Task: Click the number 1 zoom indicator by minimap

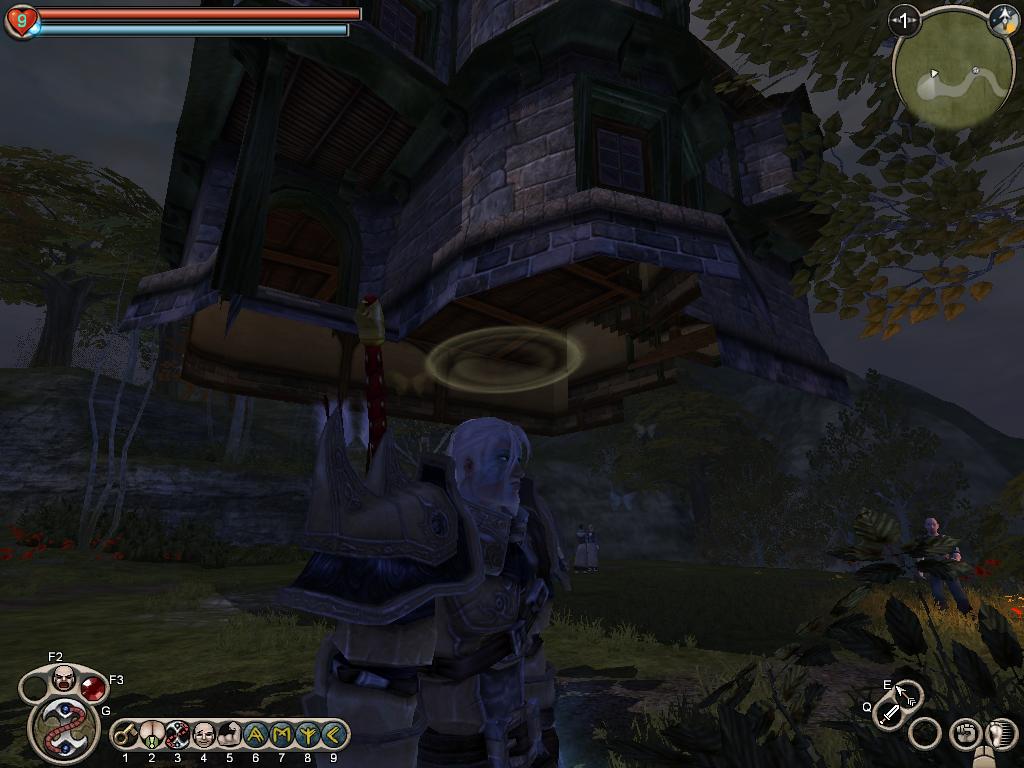Action: point(904,20)
